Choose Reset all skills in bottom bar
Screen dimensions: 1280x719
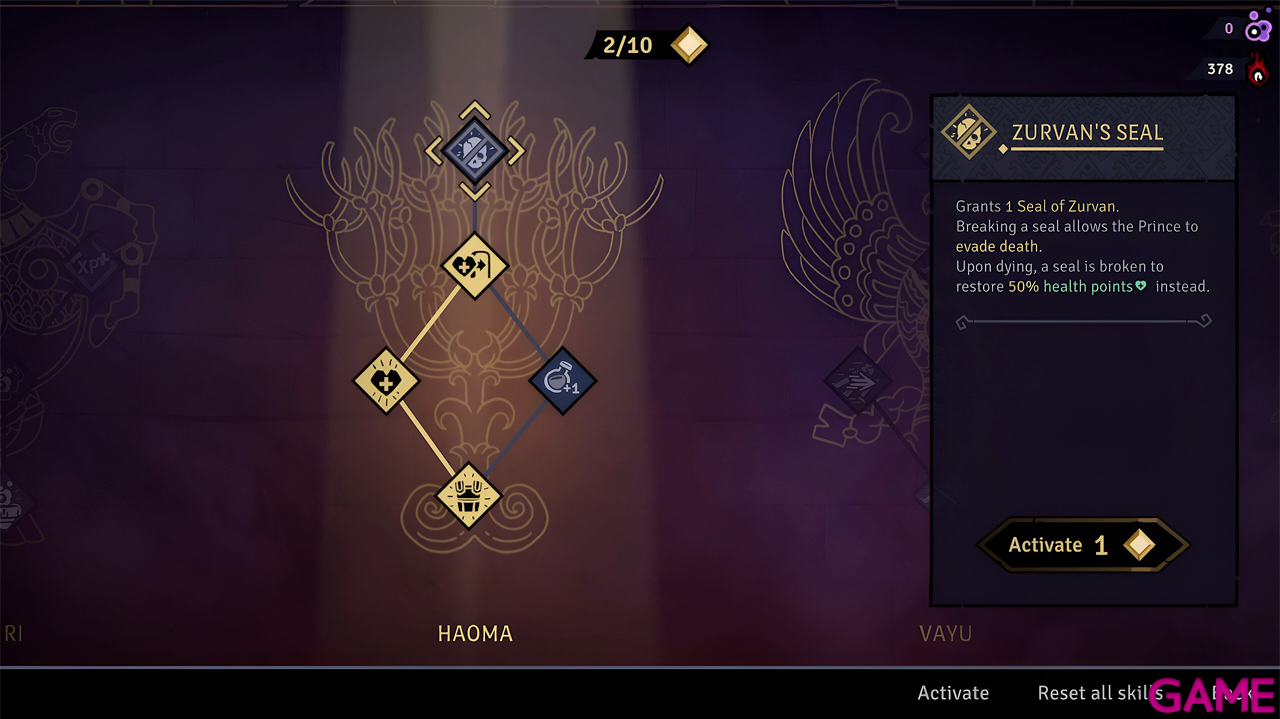click(1099, 693)
